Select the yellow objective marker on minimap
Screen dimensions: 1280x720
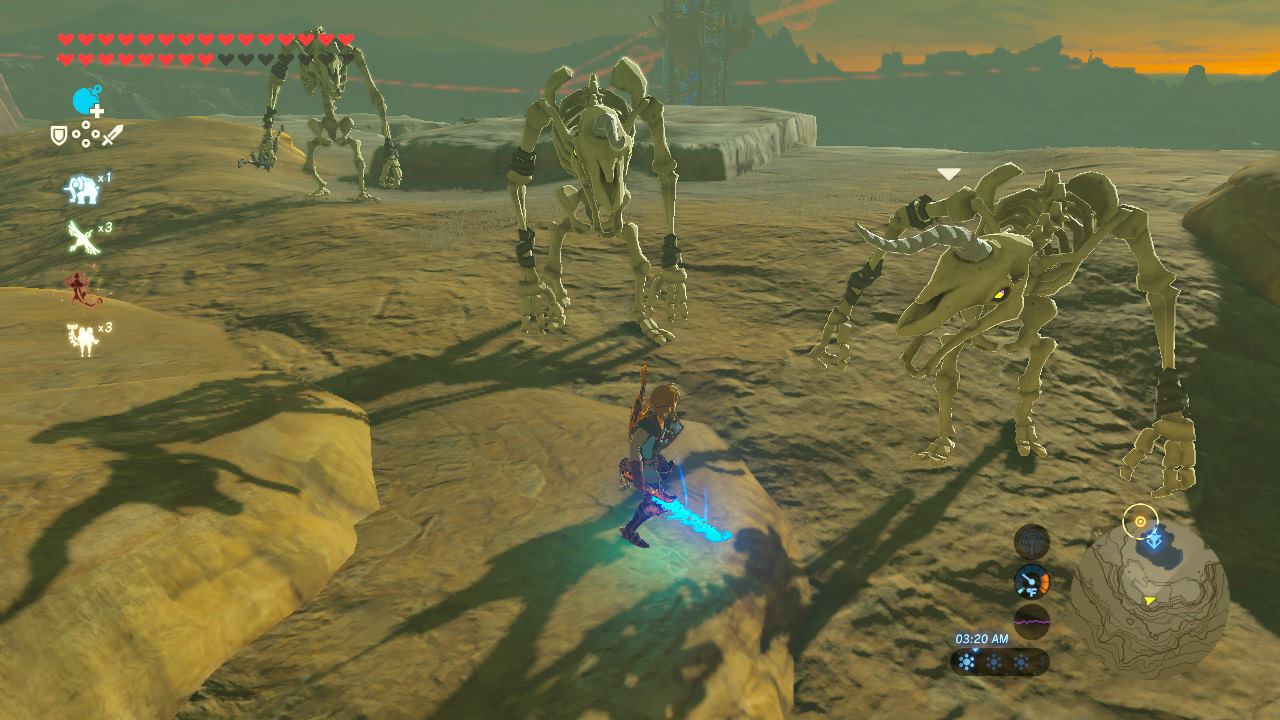(1139, 521)
